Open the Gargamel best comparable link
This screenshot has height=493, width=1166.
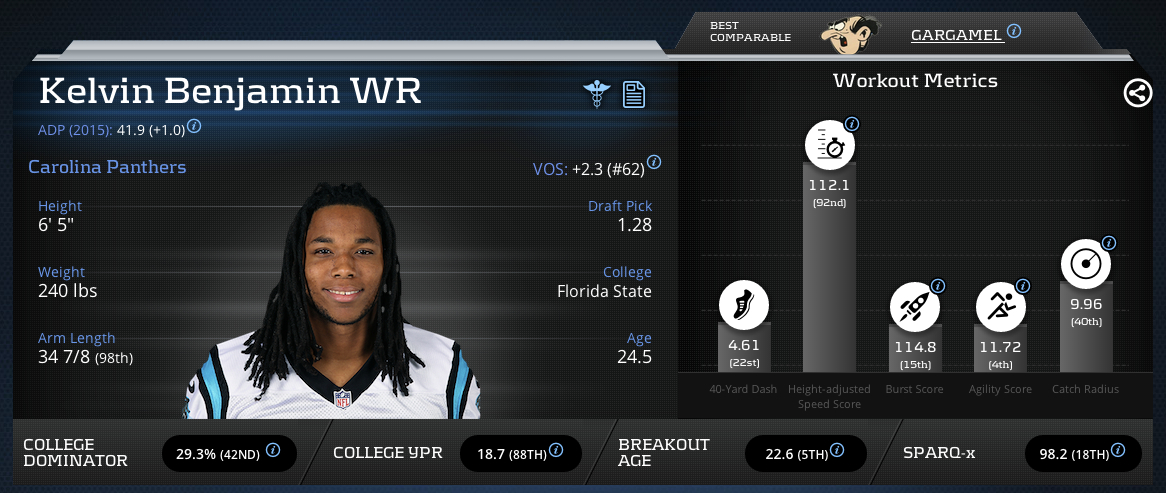pyautogui.click(x=956, y=35)
